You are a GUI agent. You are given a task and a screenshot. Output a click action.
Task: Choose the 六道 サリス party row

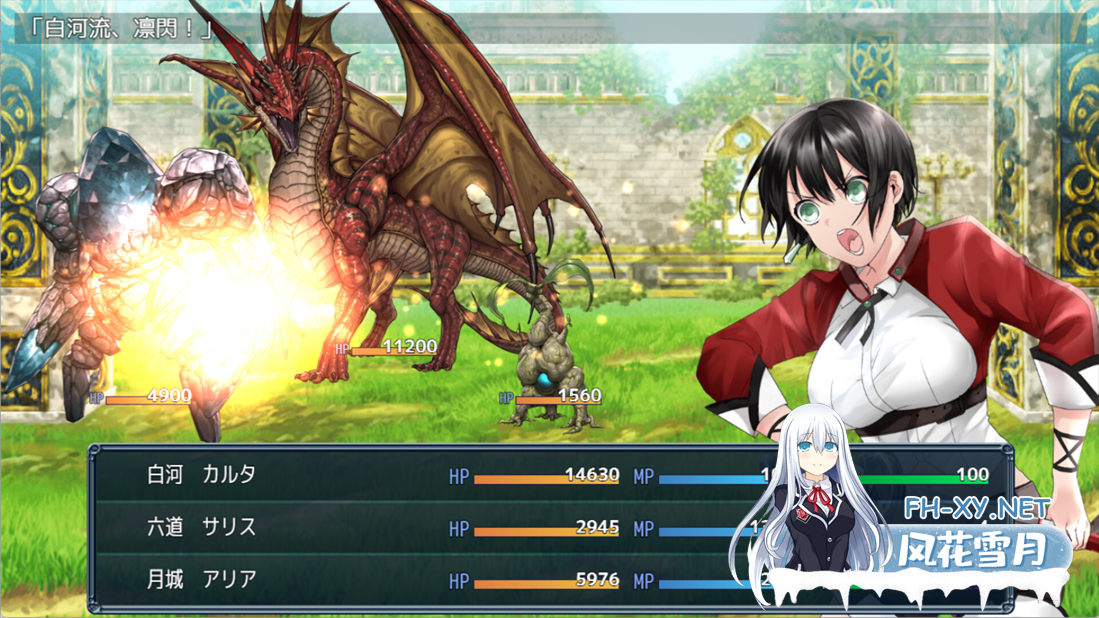click(x=203, y=527)
